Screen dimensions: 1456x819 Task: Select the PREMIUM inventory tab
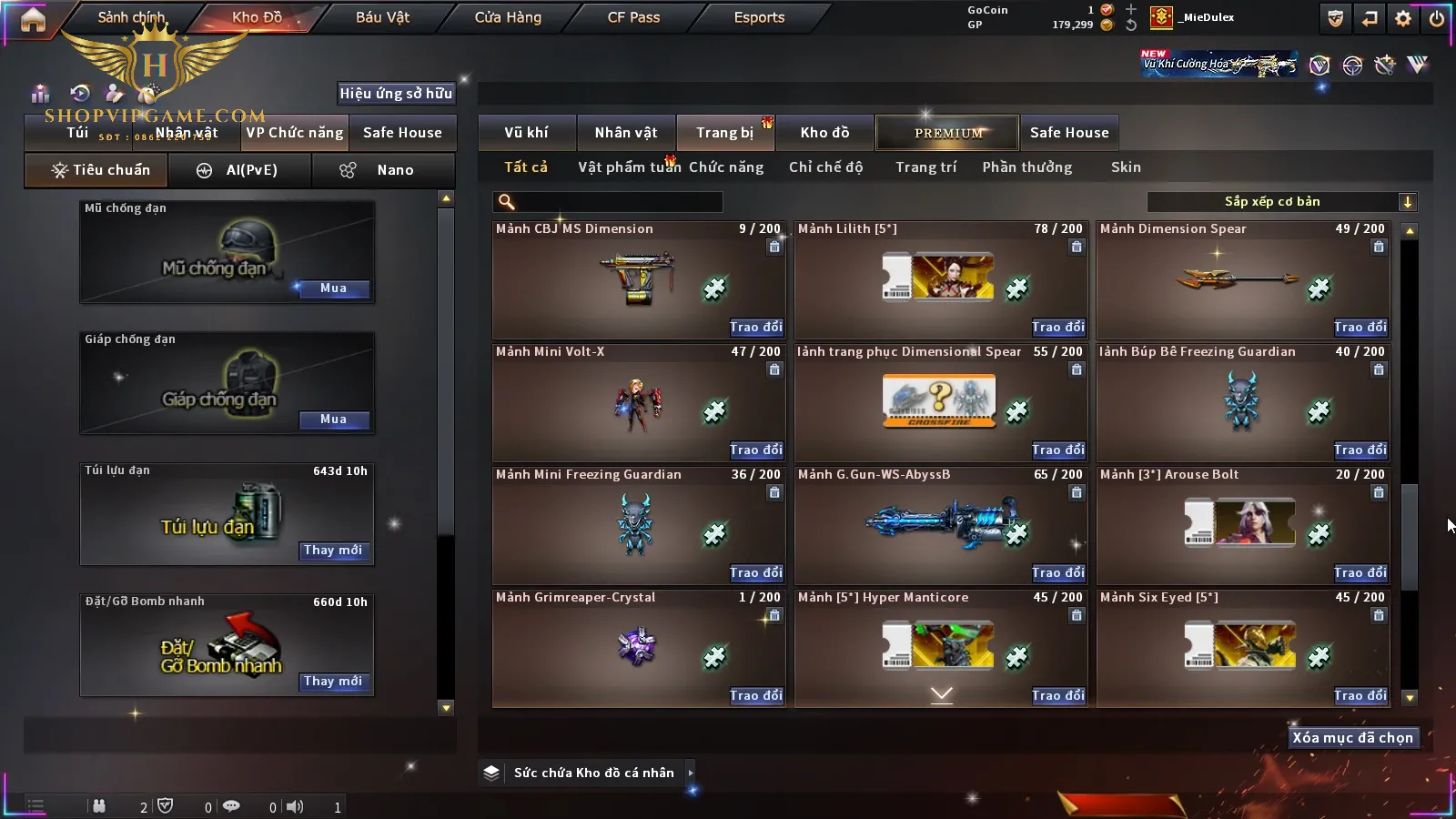pyautogui.click(x=947, y=133)
